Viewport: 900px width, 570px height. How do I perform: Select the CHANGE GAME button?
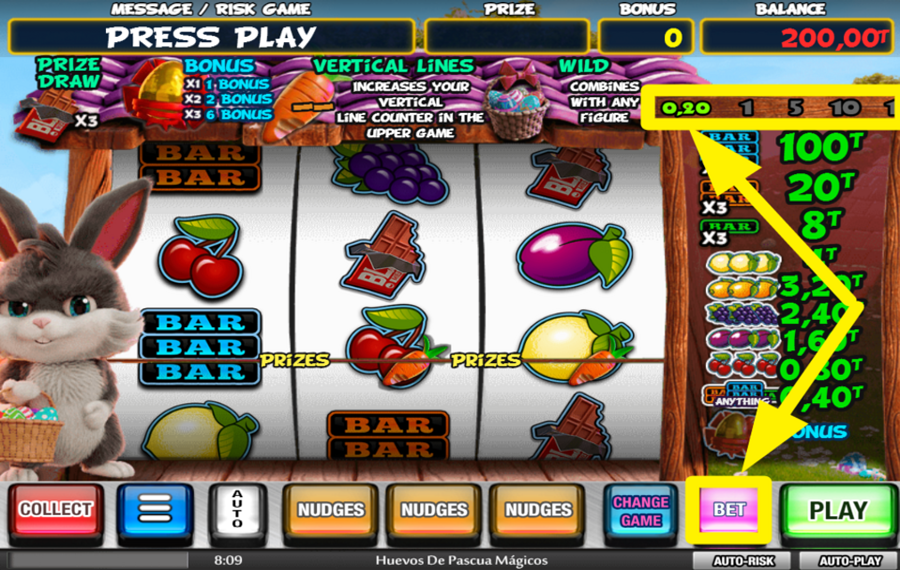(x=641, y=510)
